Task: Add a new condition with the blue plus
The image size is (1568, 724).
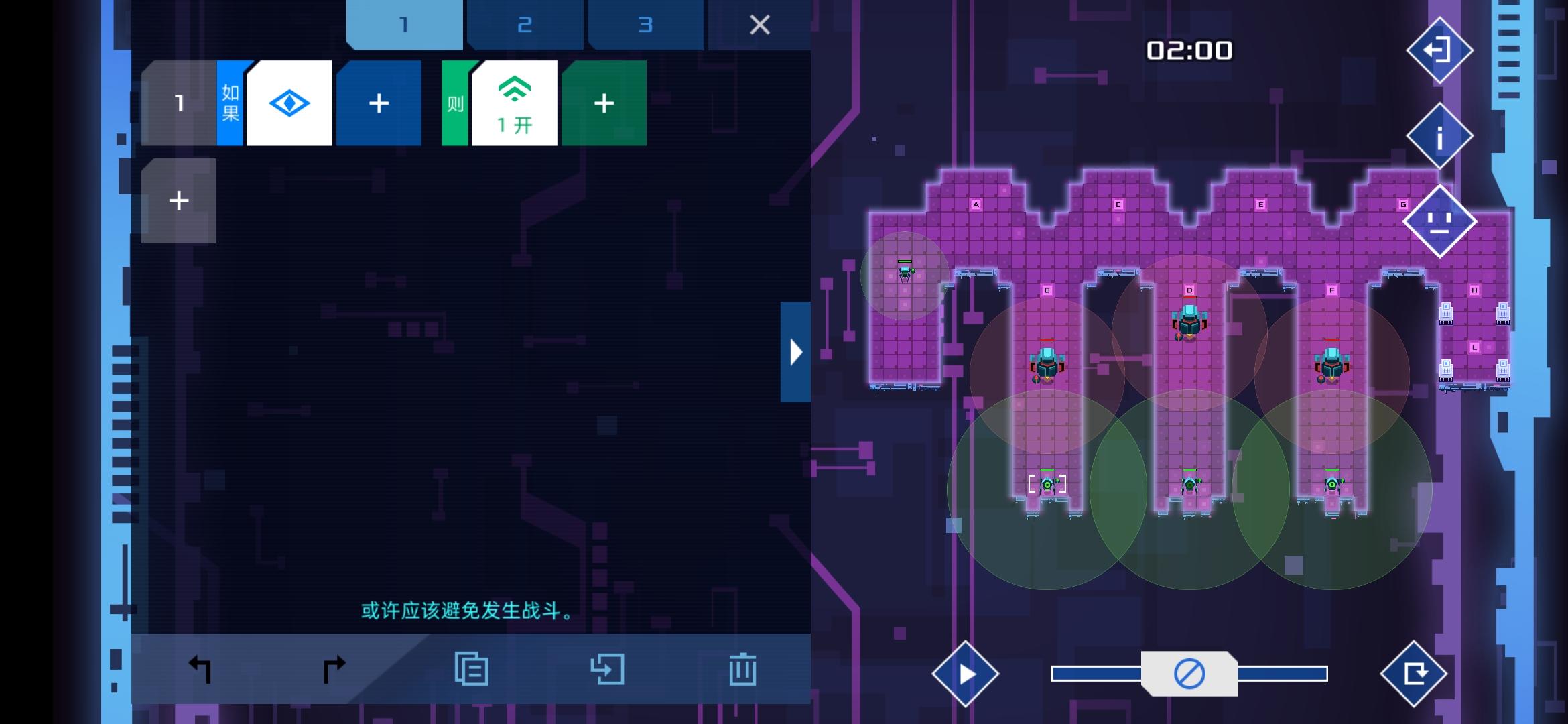Action: (379, 103)
